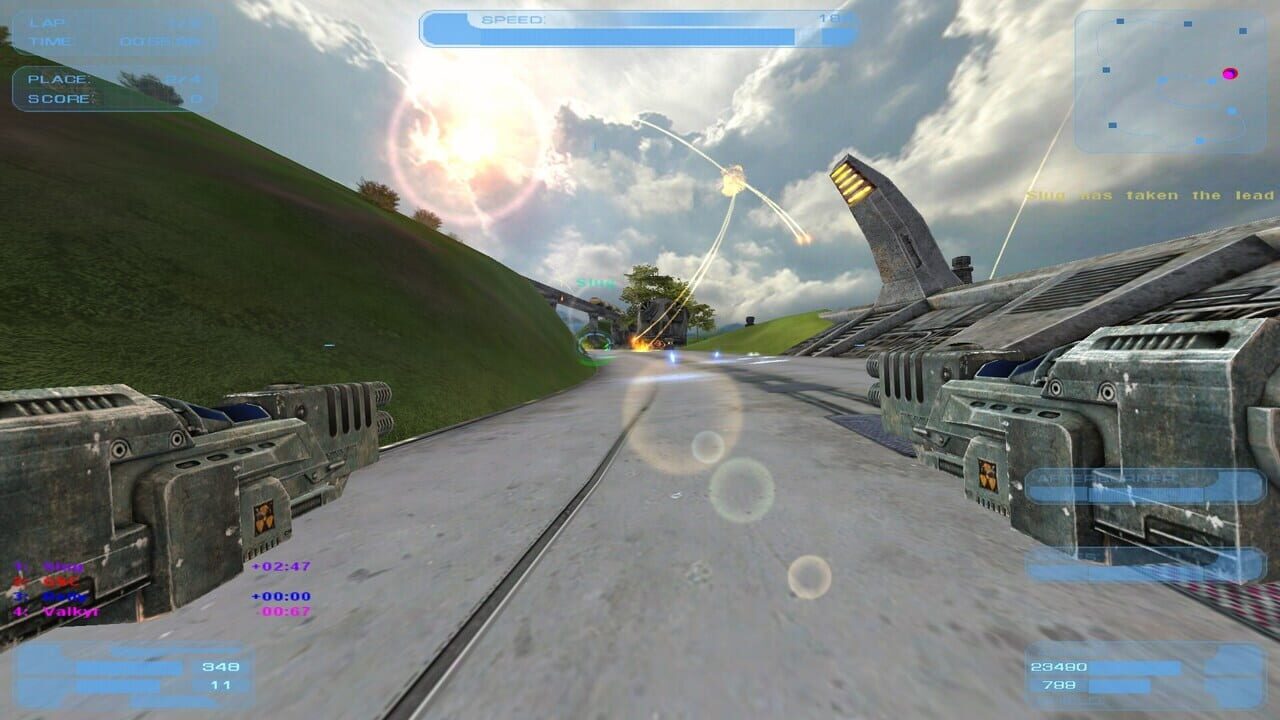Select leader Slug in the standings list
1280x720 pixels.
tap(50, 565)
